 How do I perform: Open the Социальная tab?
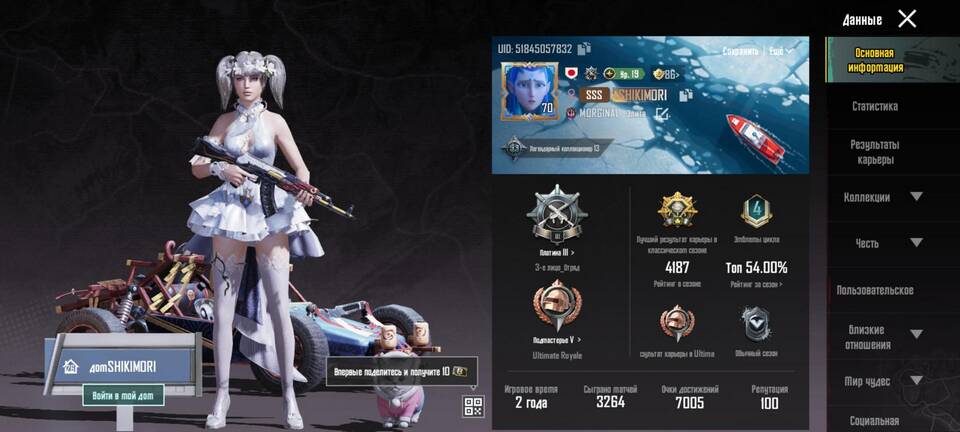pos(874,421)
